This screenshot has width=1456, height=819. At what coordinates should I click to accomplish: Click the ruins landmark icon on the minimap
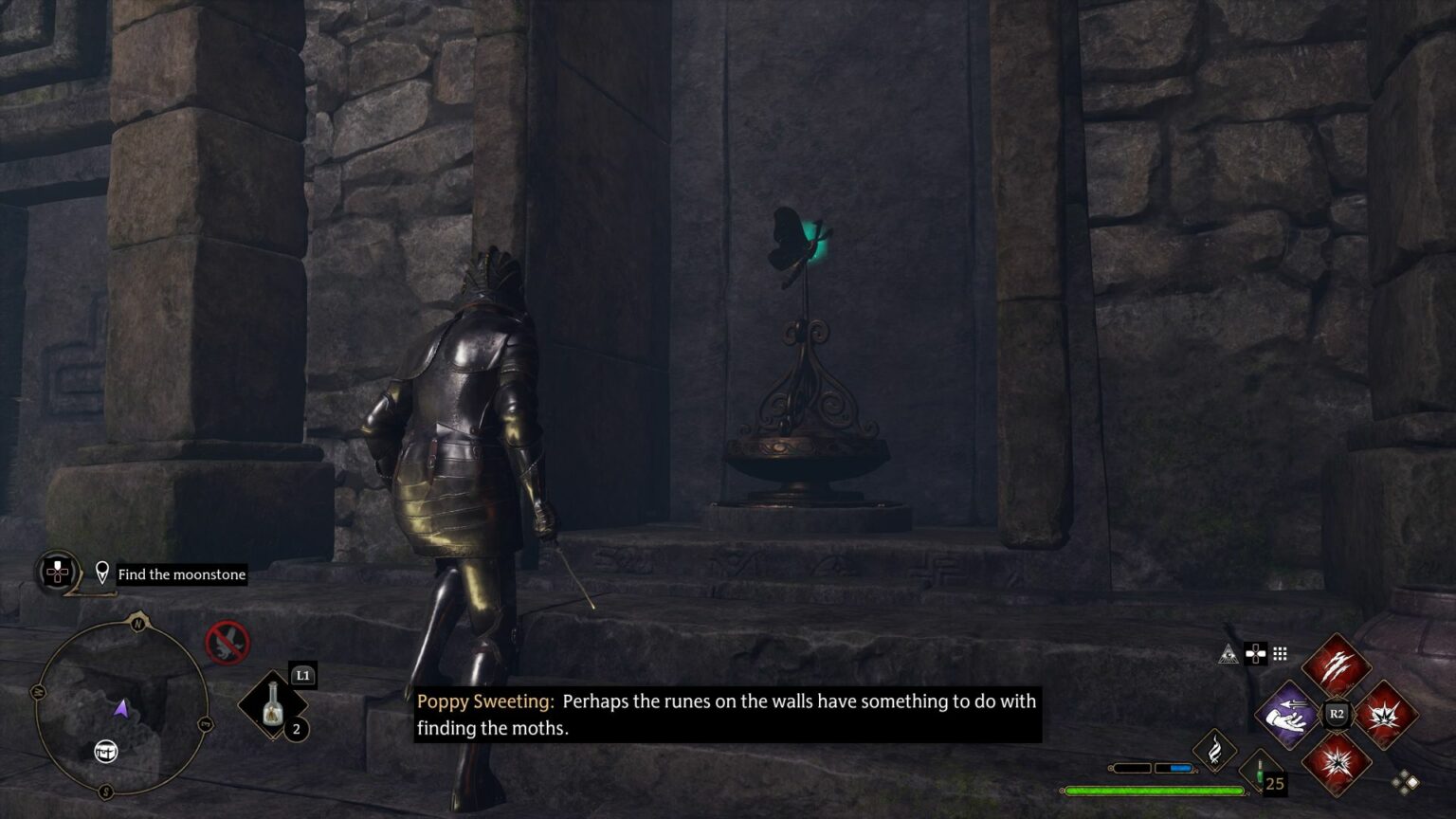pyautogui.click(x=106, y=753)
